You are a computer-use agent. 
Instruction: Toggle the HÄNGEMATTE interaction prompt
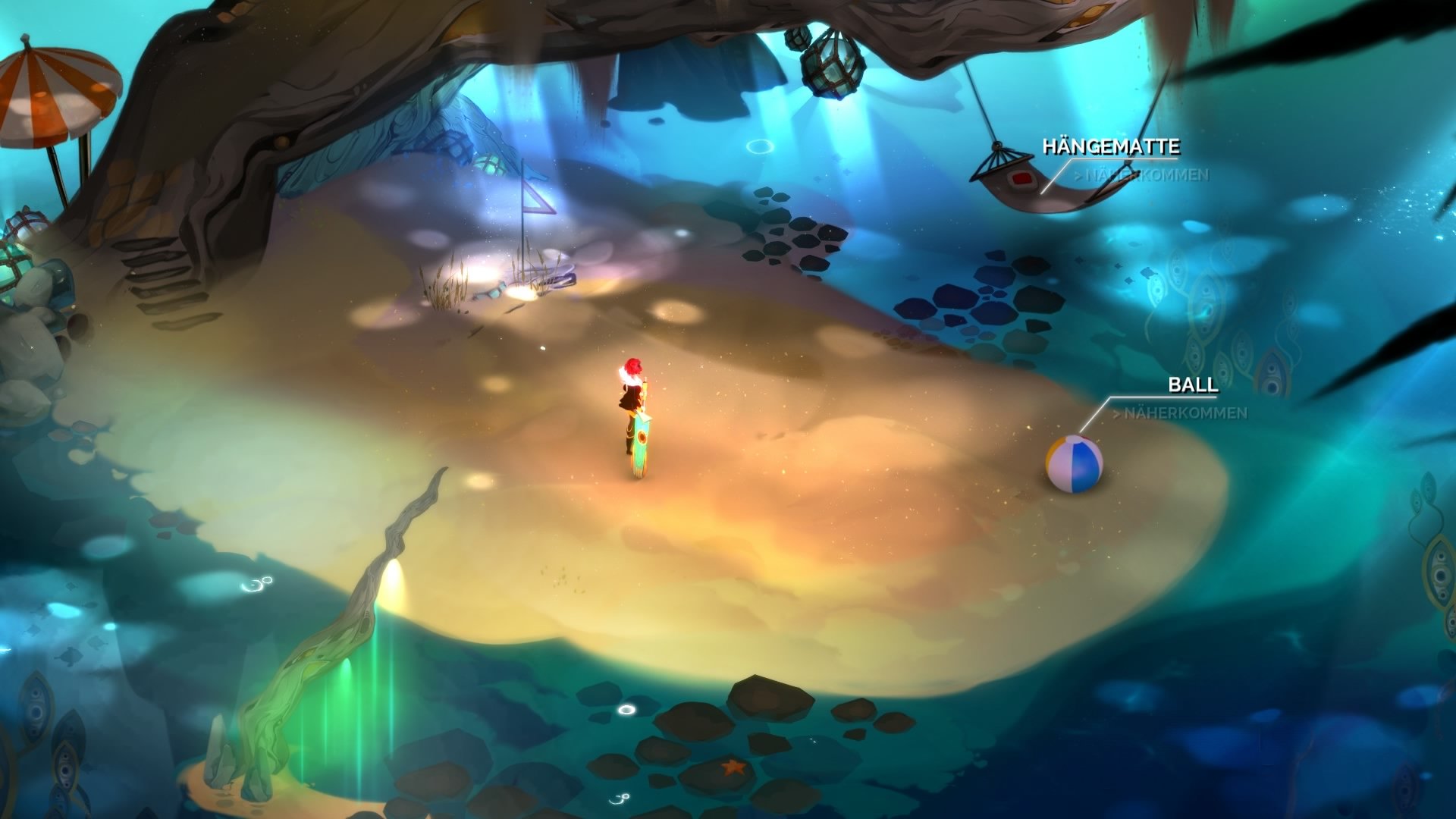point(1112,145)
